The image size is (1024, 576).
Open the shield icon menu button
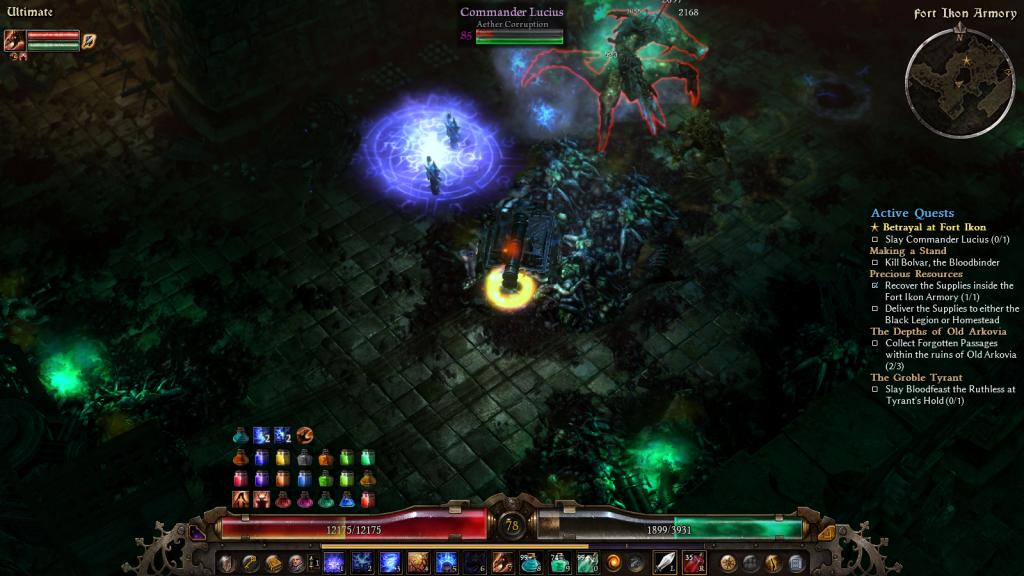(227, 563)
